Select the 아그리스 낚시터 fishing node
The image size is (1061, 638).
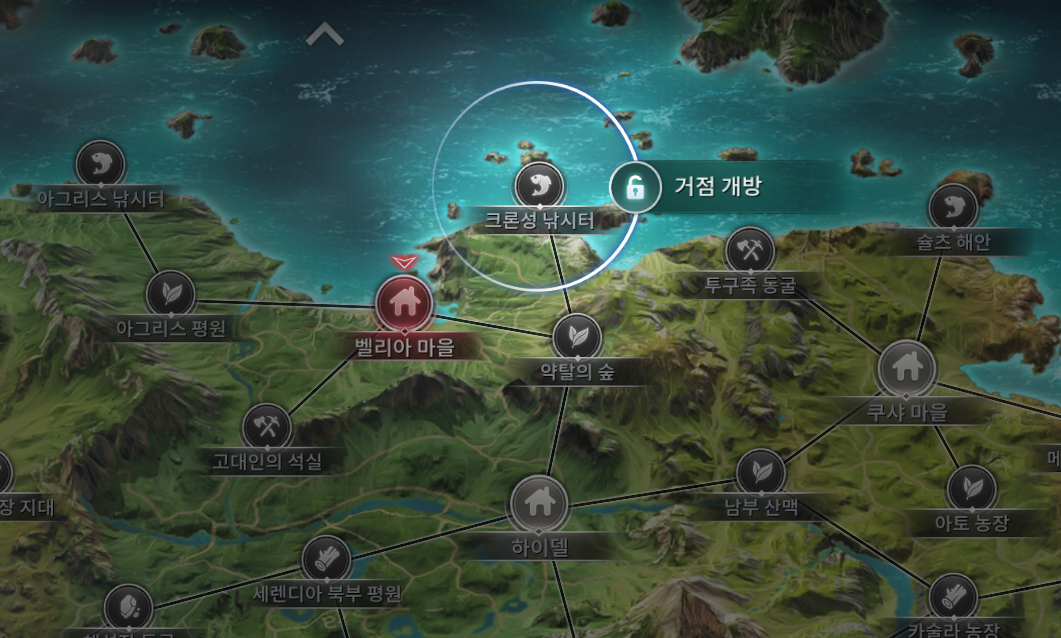(x=100, y=165)
